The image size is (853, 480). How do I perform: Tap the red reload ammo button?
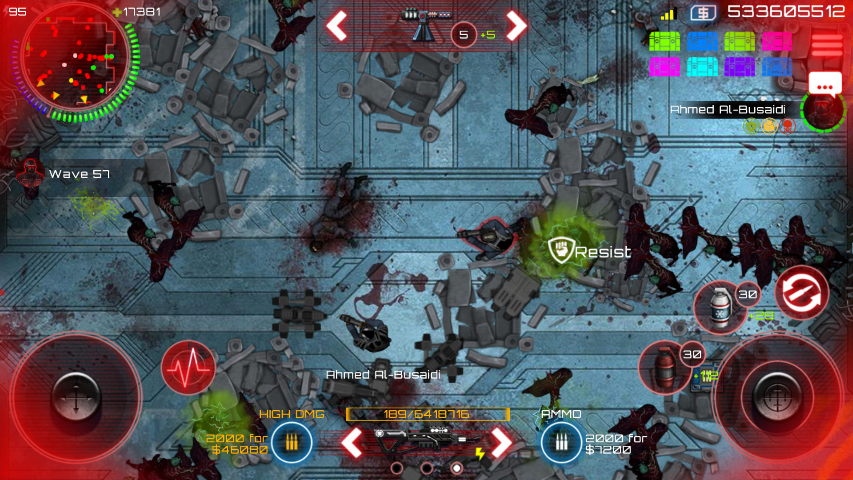[x=801, y=293]
